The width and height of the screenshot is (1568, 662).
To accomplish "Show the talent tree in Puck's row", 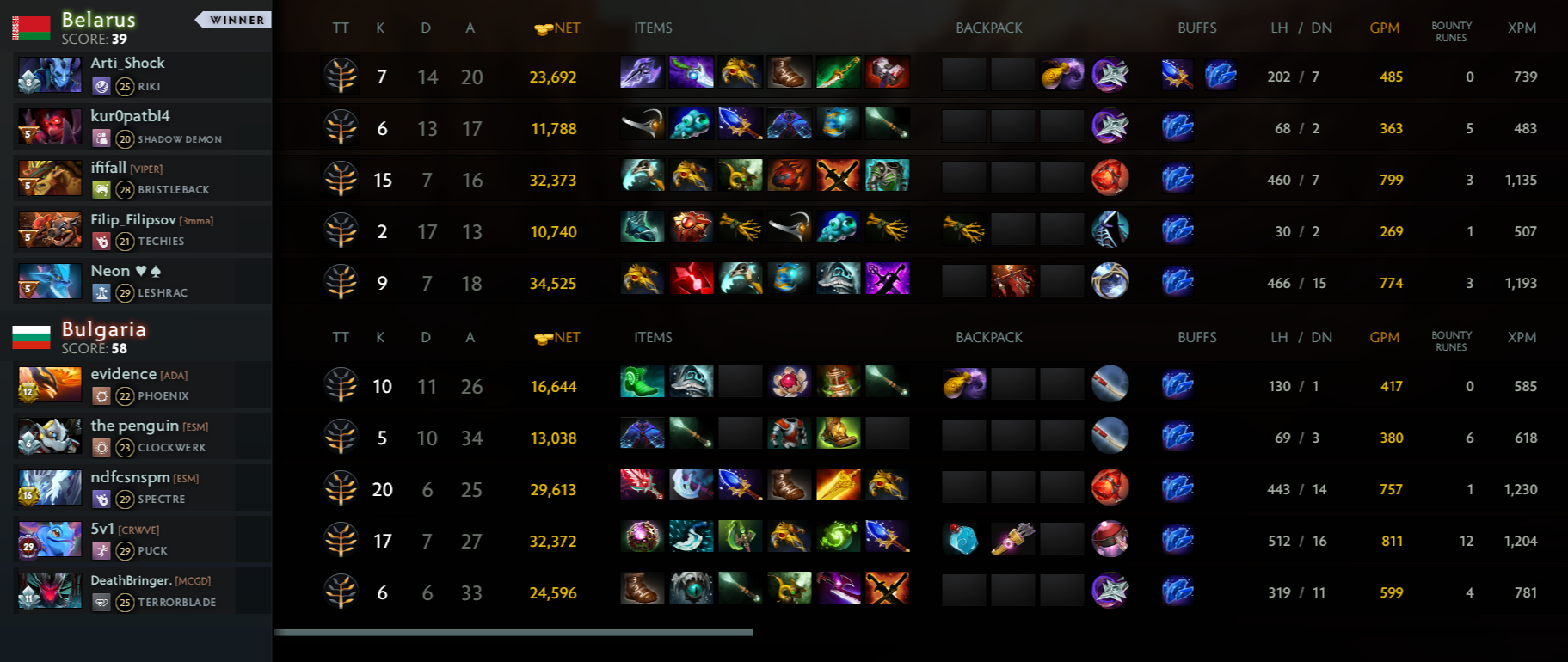I will [x=341, y=541].
